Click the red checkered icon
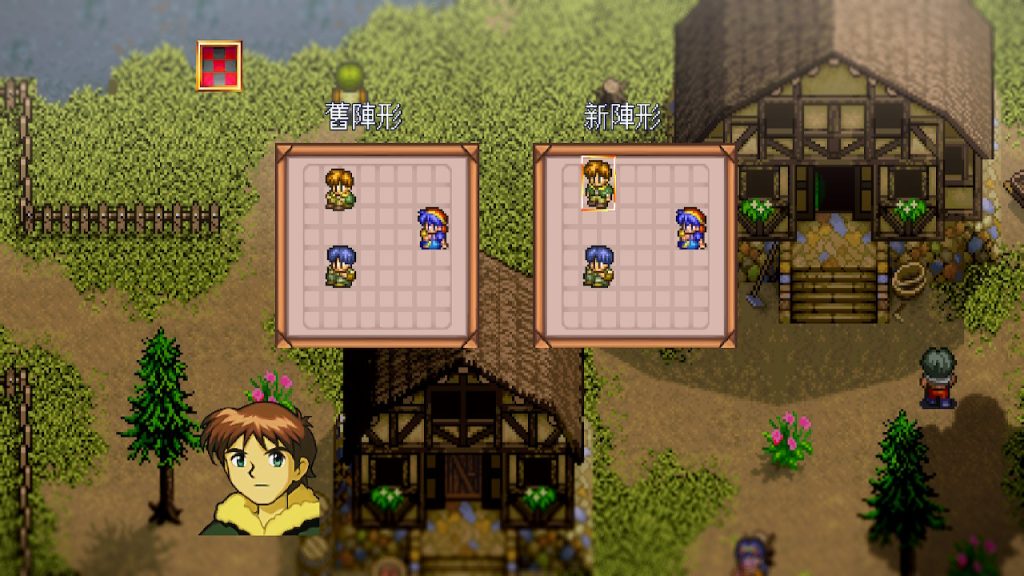This screenshot has height=576, width=1024. [x=219, y=66]
